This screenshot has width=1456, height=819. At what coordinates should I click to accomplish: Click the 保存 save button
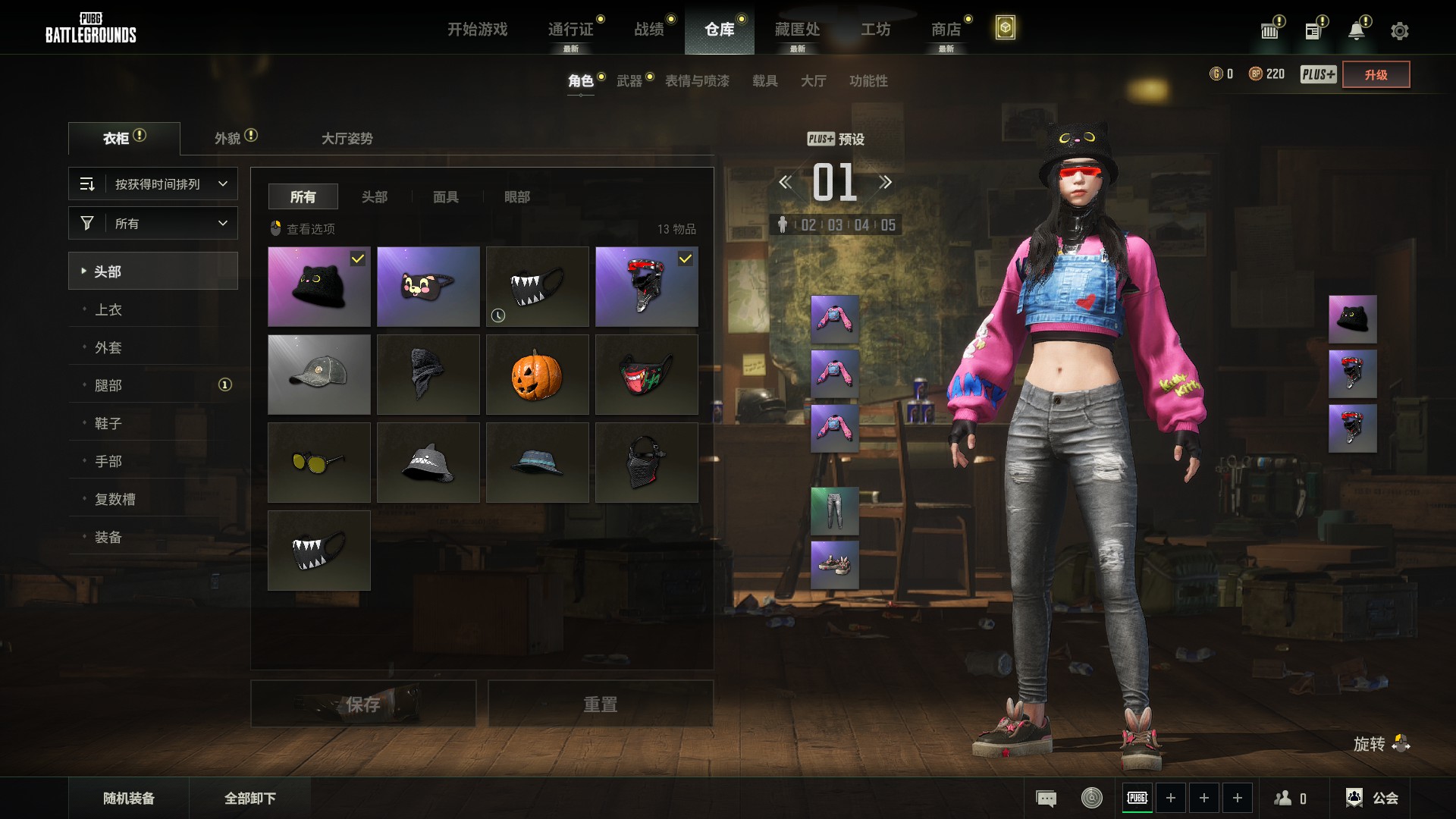click(x=363, y=704)
